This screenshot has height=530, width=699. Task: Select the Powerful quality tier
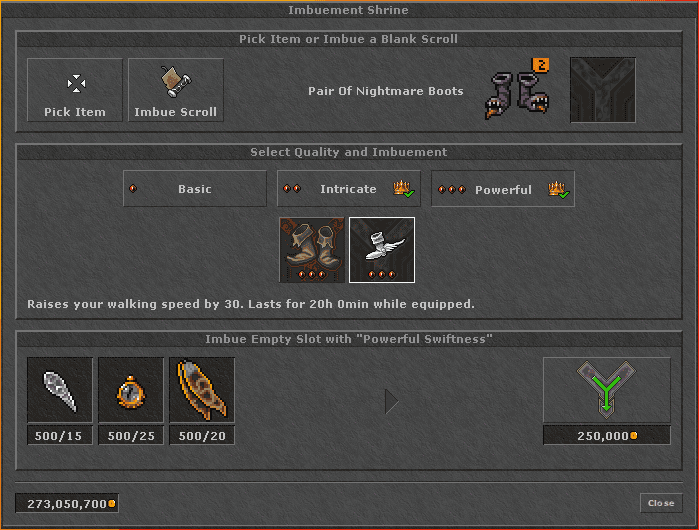[503, 189]
